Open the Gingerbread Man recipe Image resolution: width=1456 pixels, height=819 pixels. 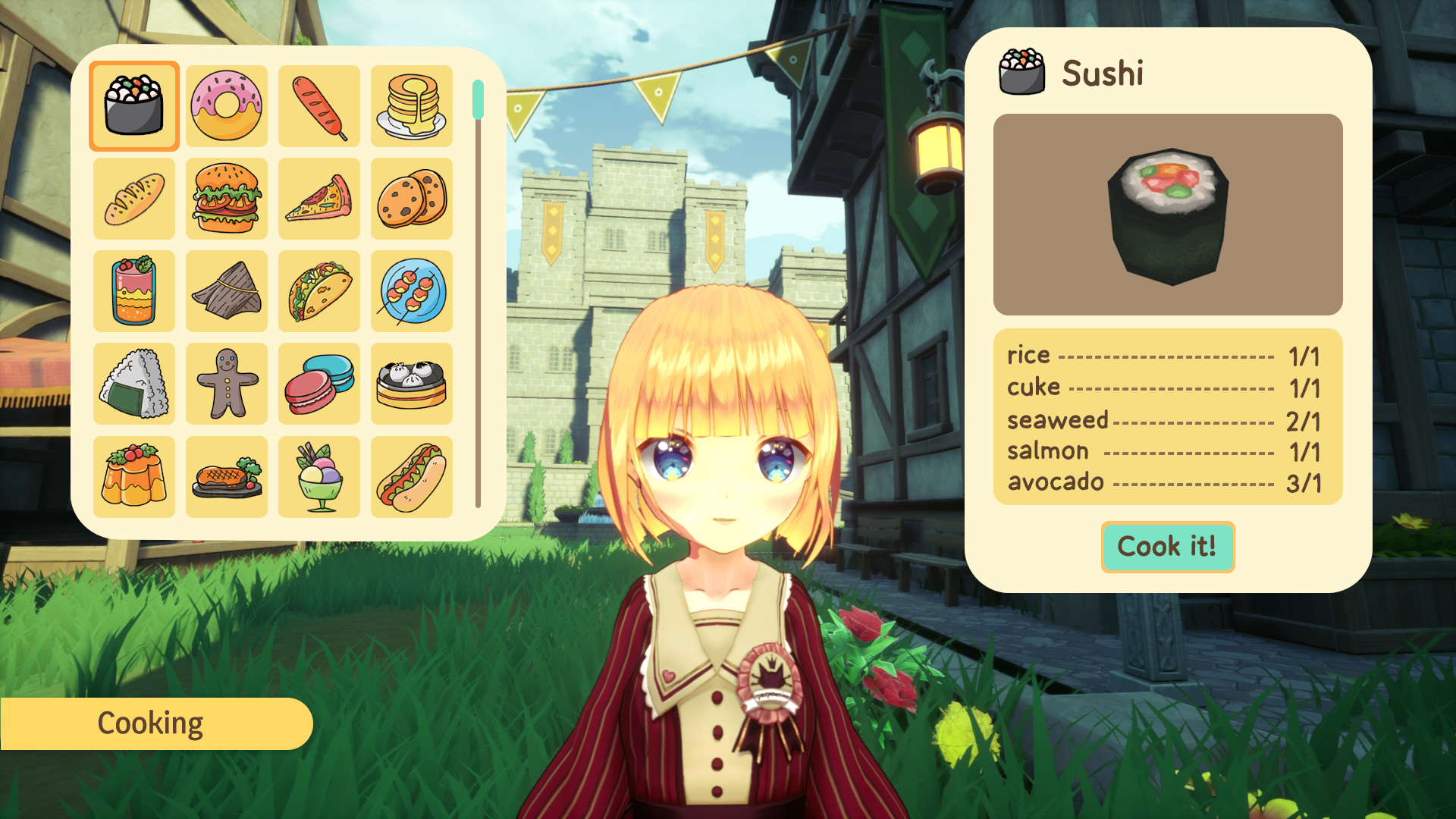226,384
